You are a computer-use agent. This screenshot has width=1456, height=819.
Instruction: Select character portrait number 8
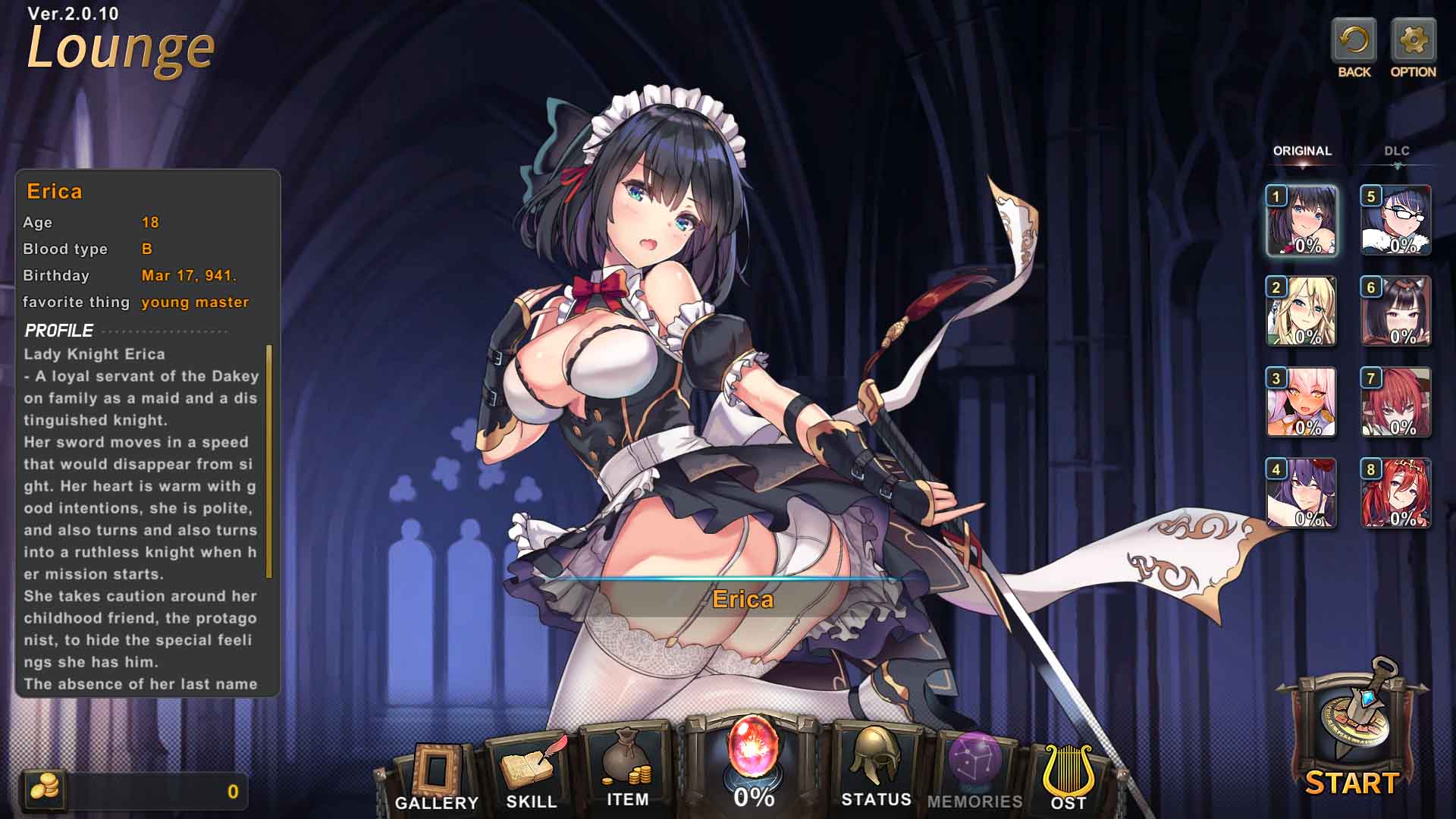(1396, 494)
